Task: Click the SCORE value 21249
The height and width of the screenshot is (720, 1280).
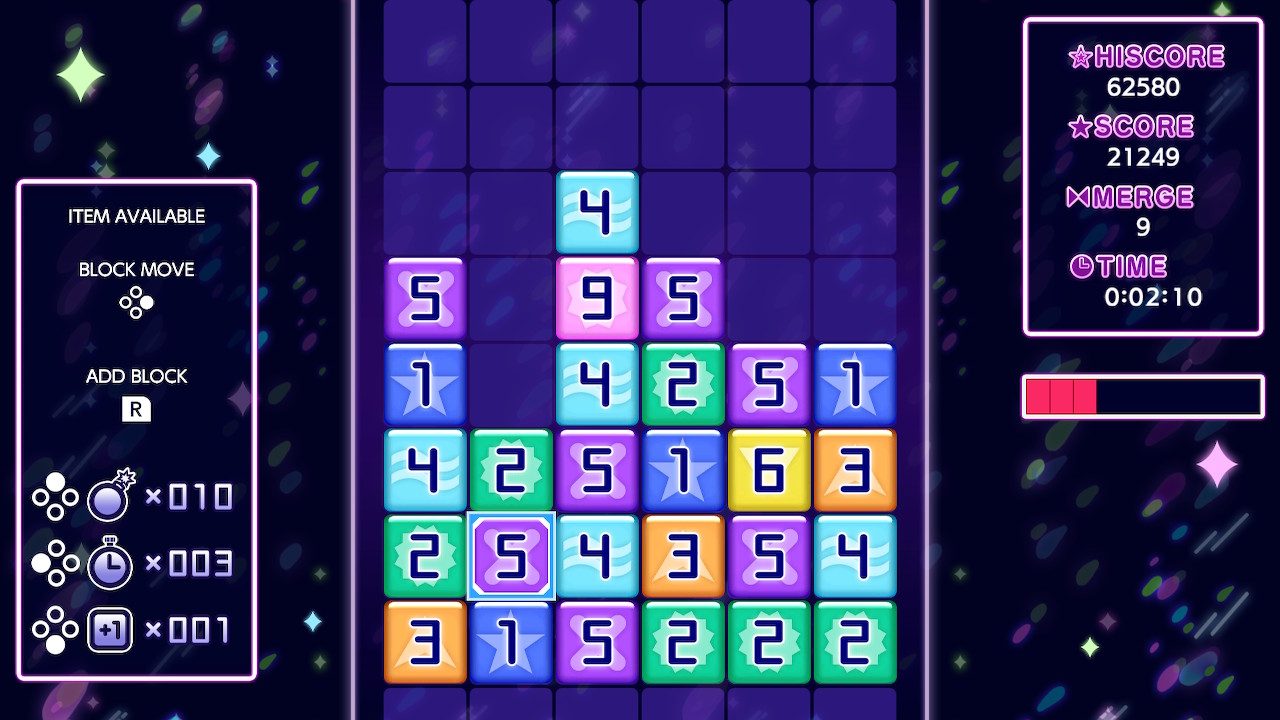Action: (x=1143, y=157)
